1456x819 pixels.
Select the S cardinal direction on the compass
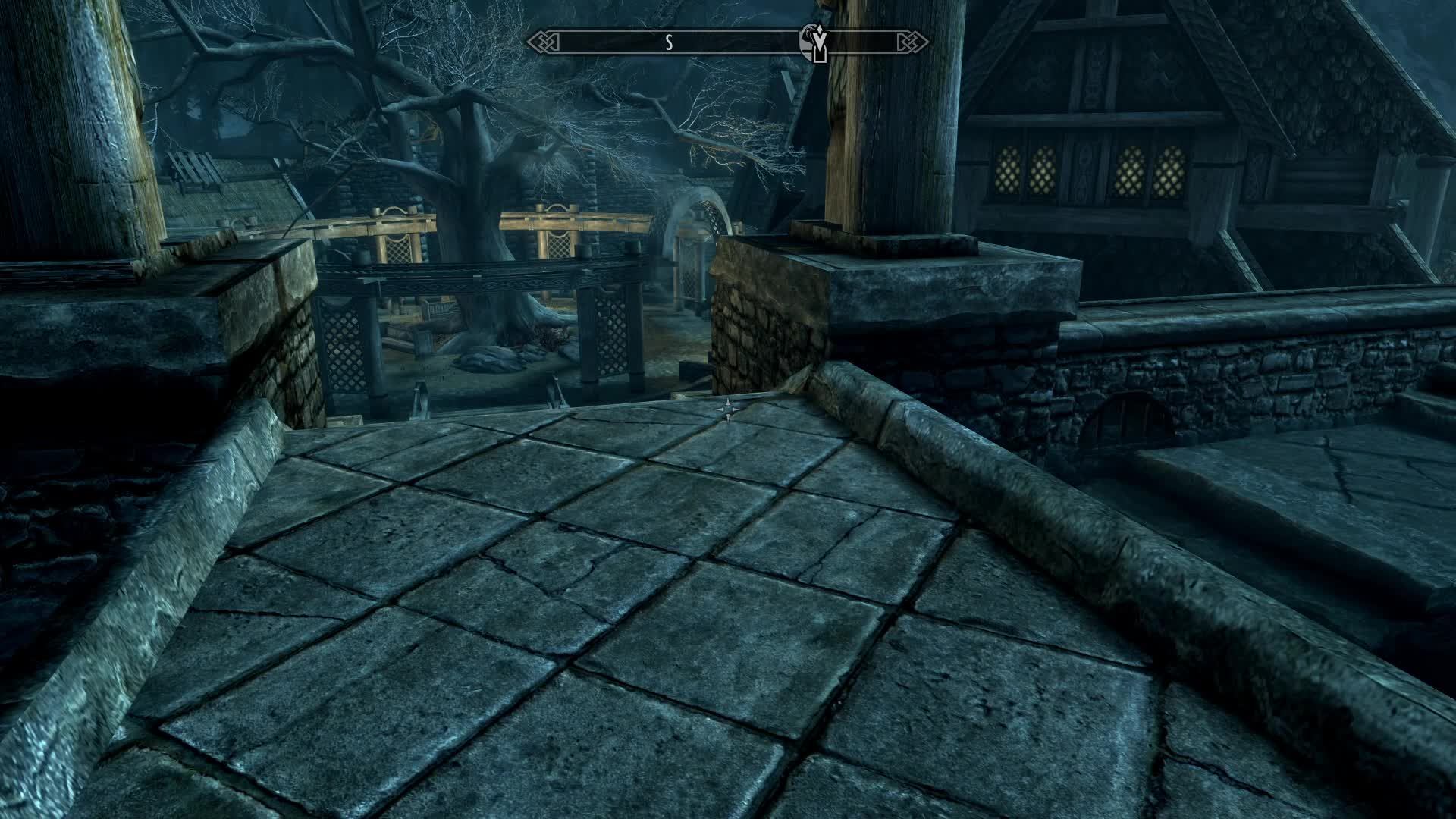(x=668, y=43)
